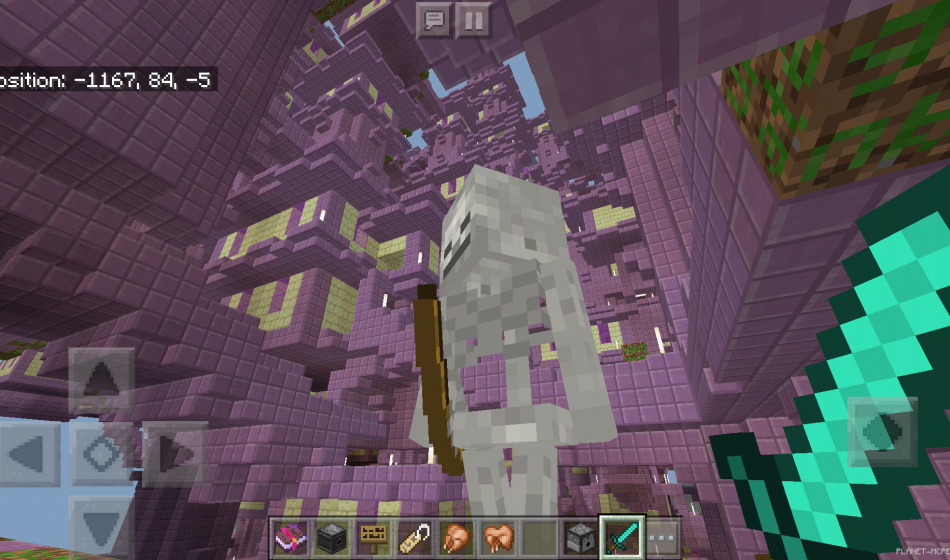
Task: Select the dark block hotbar slot
Action: coord(332,539)
